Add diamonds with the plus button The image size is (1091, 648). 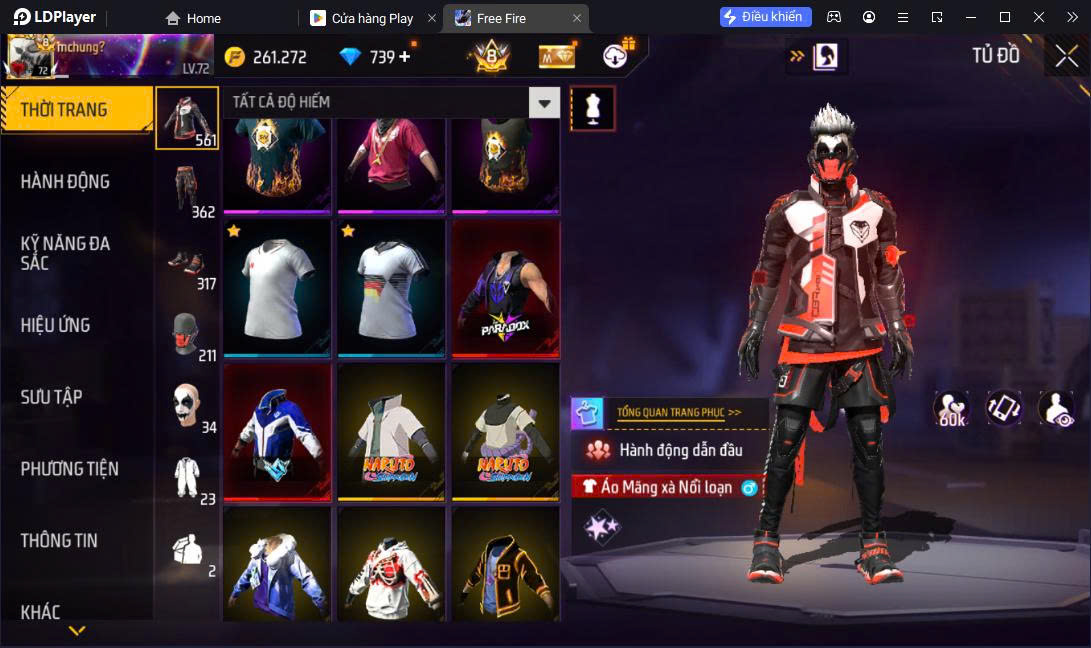click(405, 57)
